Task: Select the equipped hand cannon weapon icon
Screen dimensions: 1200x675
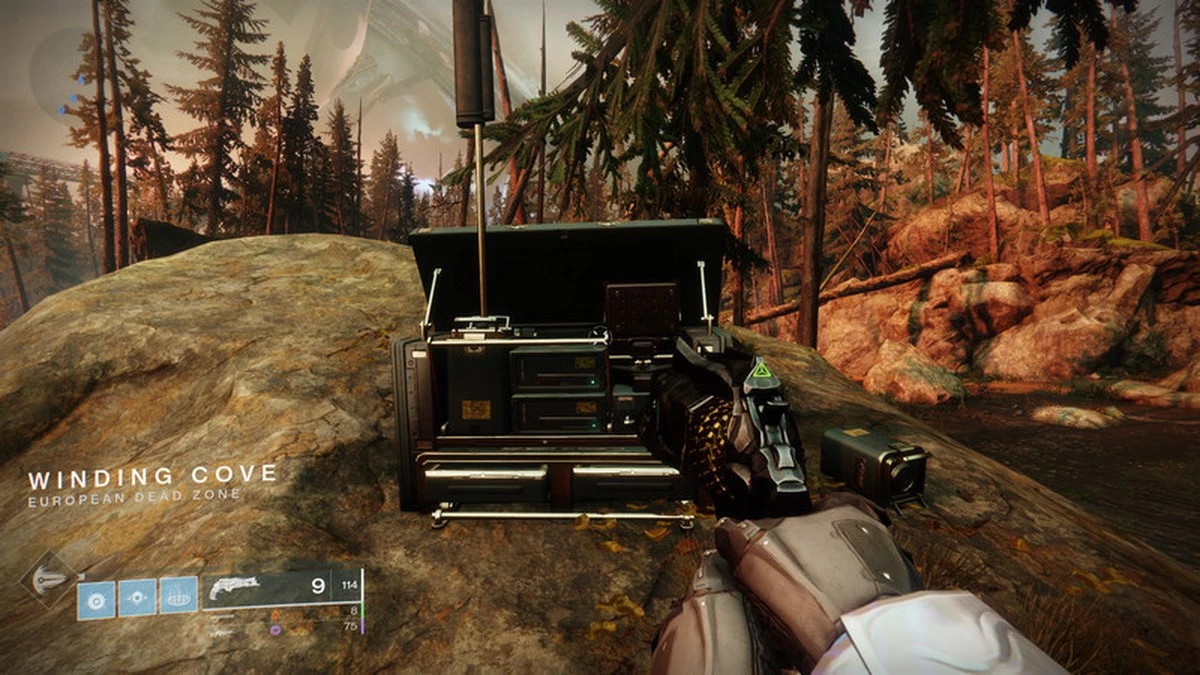Action: point(234,587)
